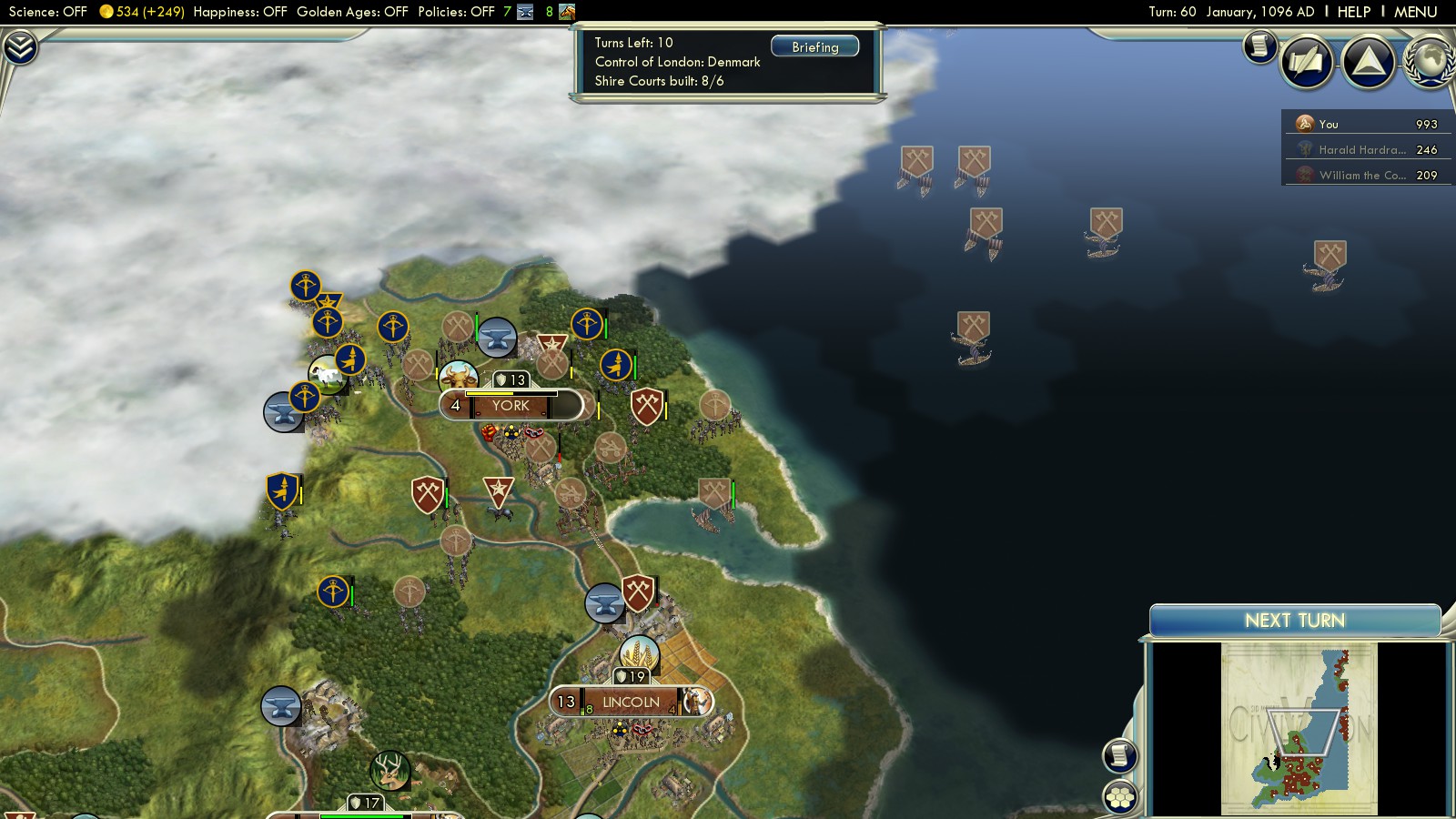Select the York city banner

[511, 406]
